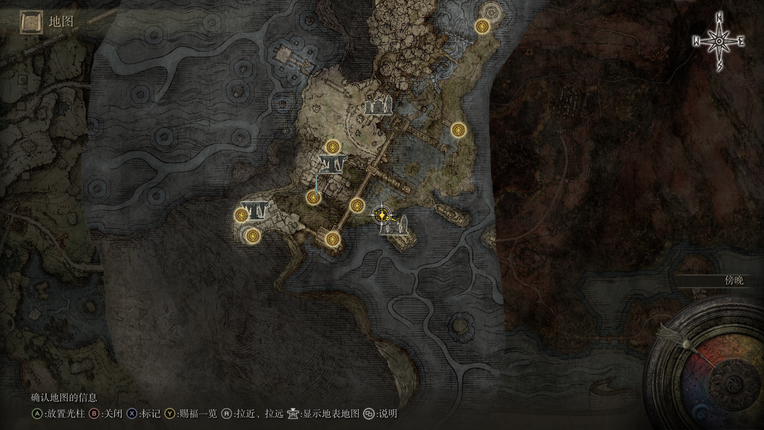Select the grace on the eastern shoreline

point(458,129)
